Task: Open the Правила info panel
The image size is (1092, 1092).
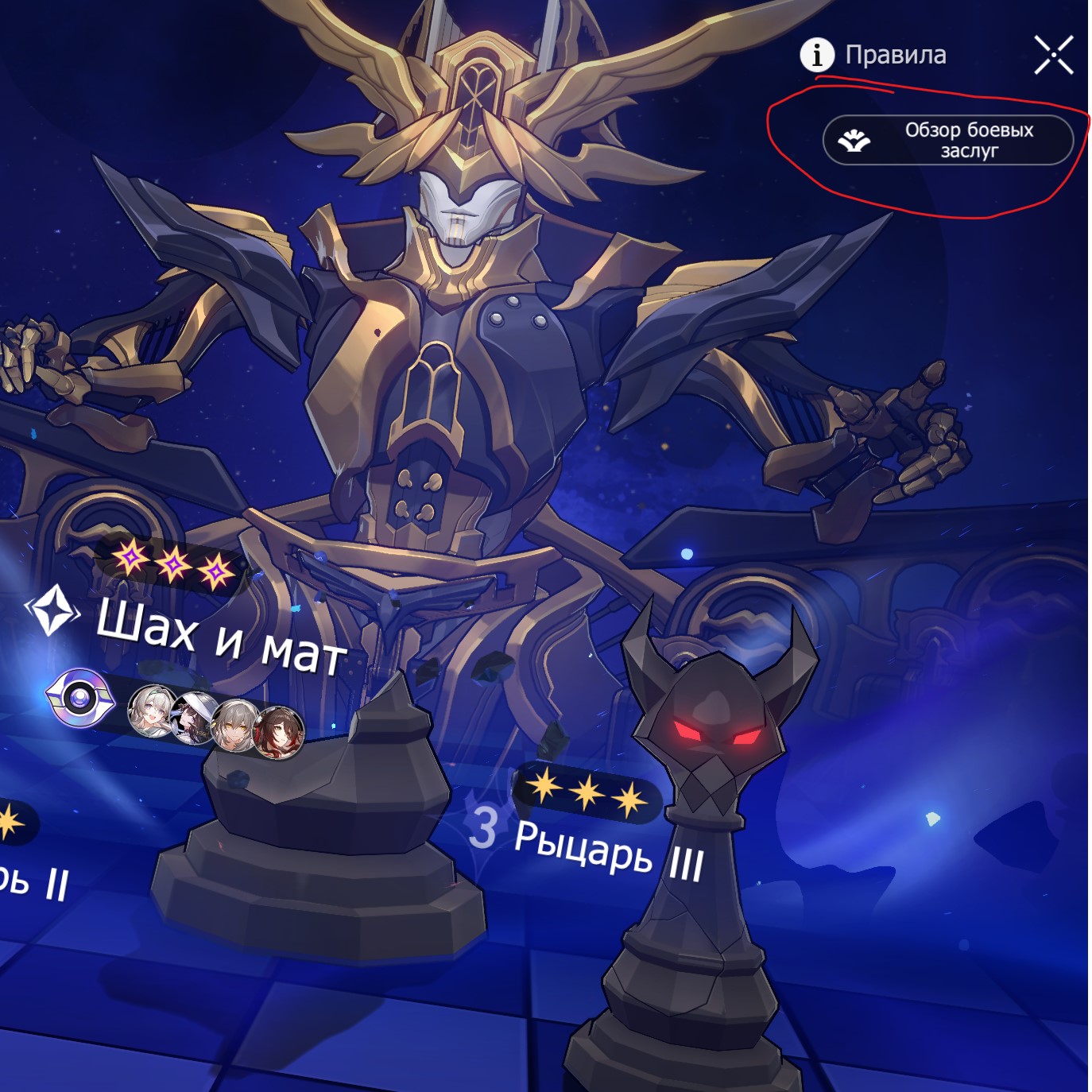Action: click(x=873, y=55)
